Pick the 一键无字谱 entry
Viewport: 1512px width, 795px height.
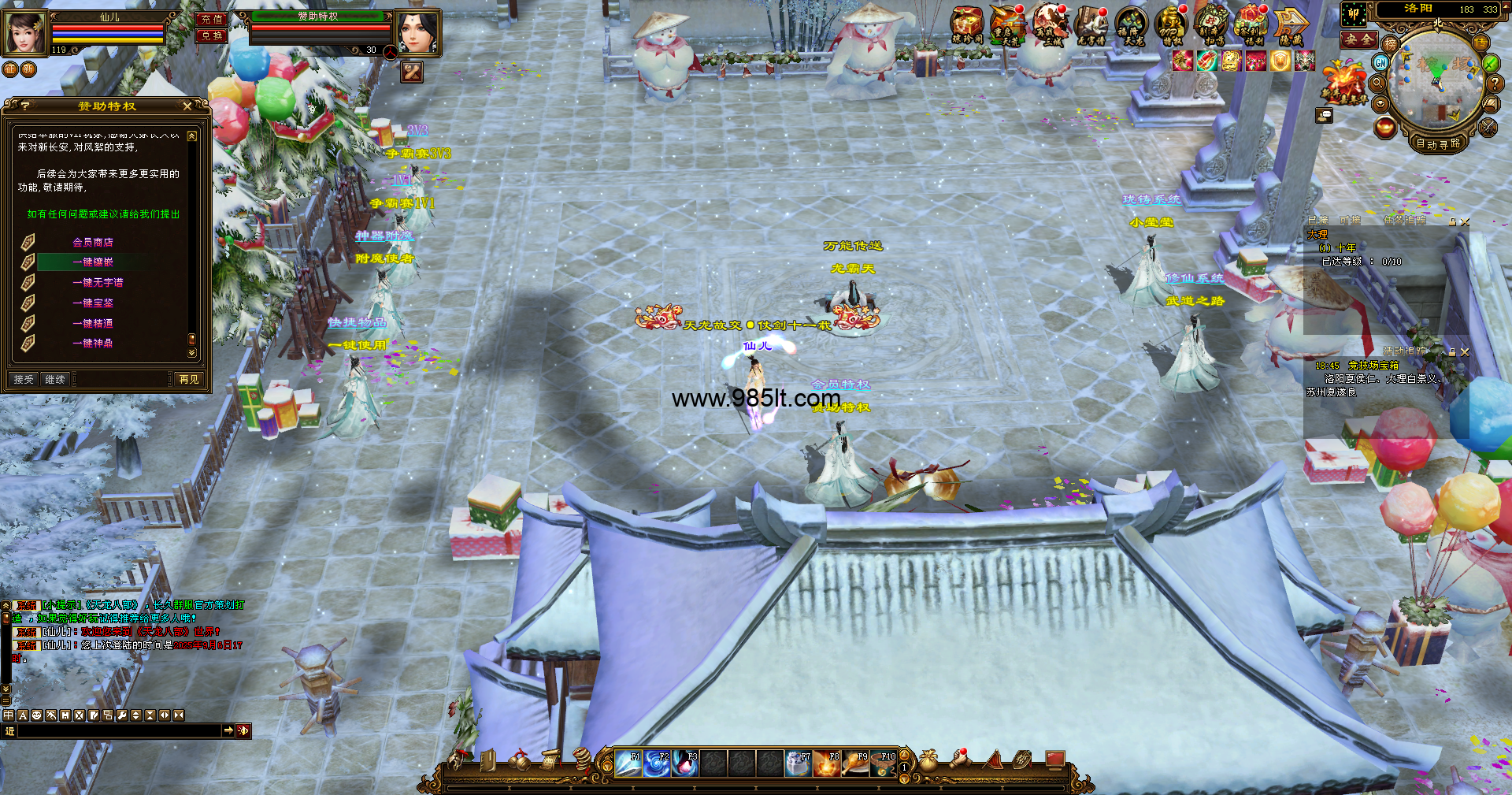coord(98,282)
